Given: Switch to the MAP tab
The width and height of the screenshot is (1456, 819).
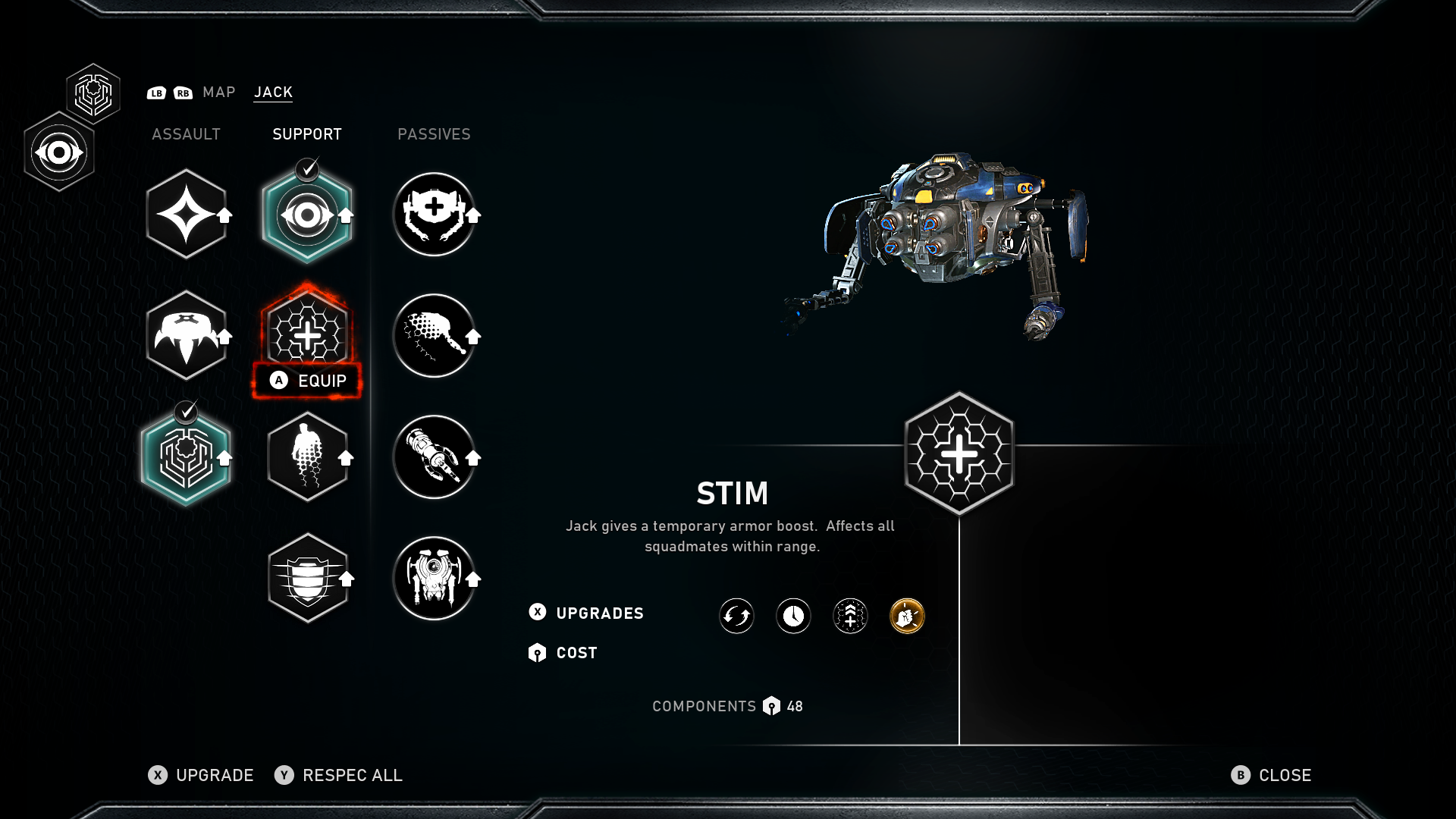Looking at the screenshot, I should pos(219,92).
